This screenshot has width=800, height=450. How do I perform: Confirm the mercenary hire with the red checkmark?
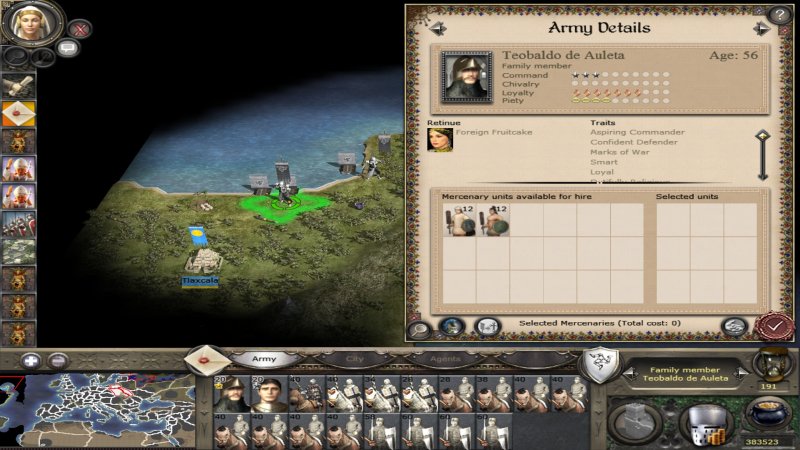(772, 326)
